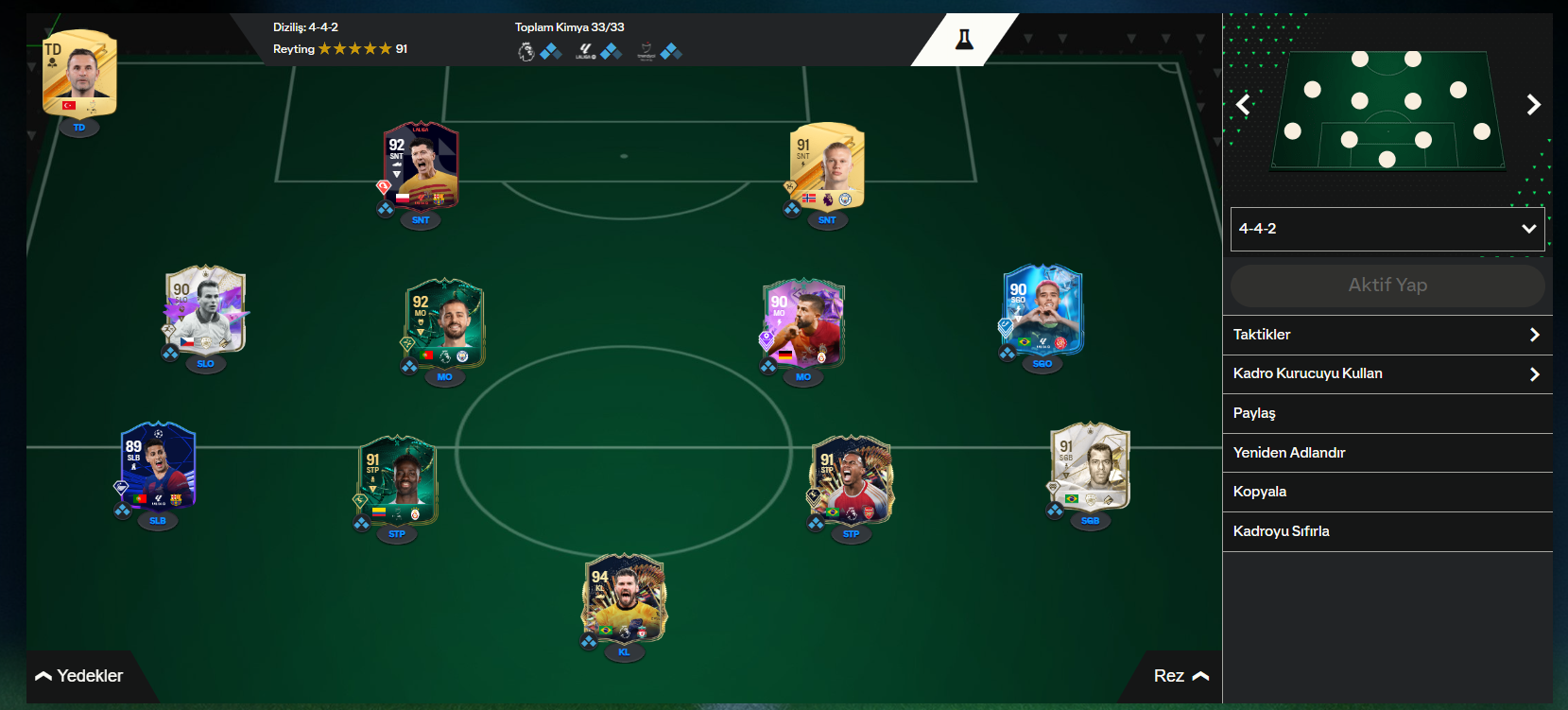Click the Barcelona club crest on Lewandowski's card

[439, 199]
